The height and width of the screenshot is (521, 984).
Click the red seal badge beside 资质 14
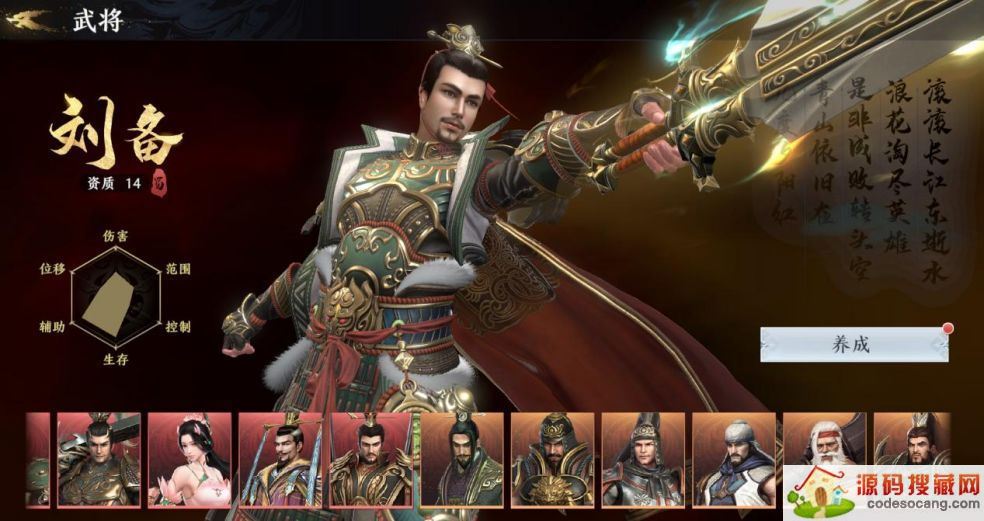pyautogui.click(x=157, y=184)
